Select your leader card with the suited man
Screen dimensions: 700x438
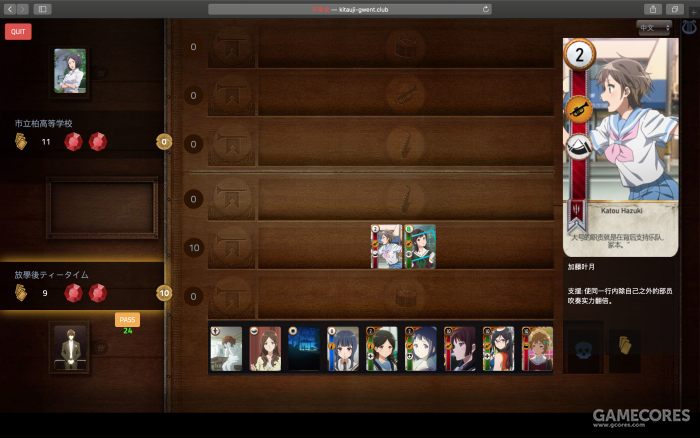pyautogui.click(x=70, y=347)
